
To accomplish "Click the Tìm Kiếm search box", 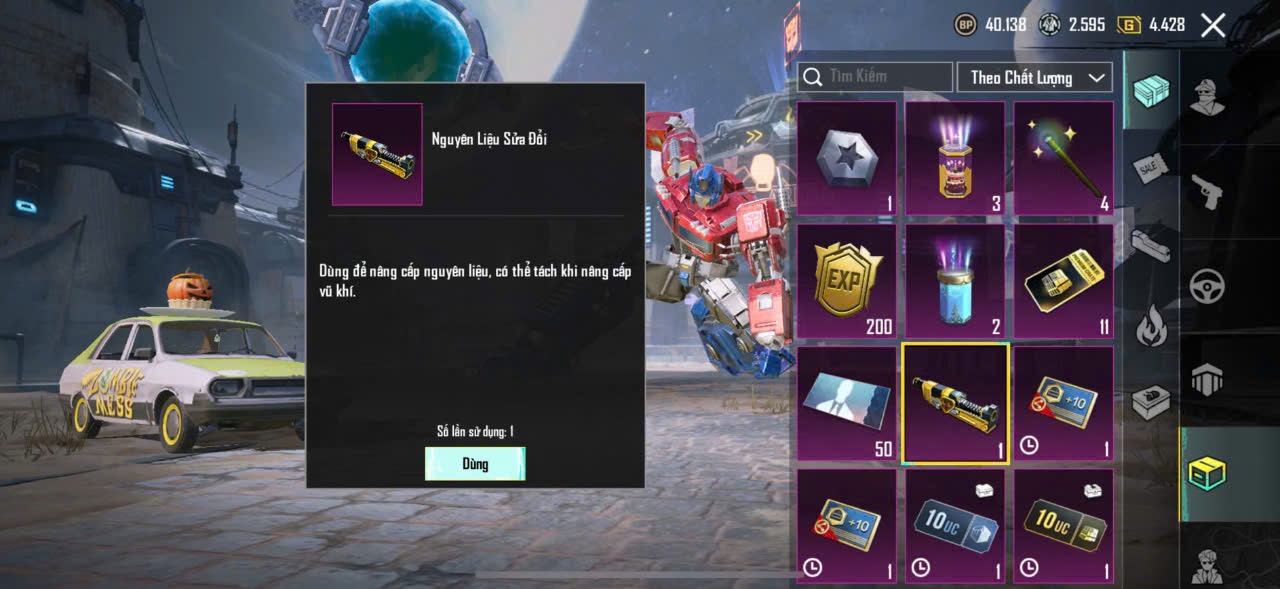I will [x=875, y=77].
